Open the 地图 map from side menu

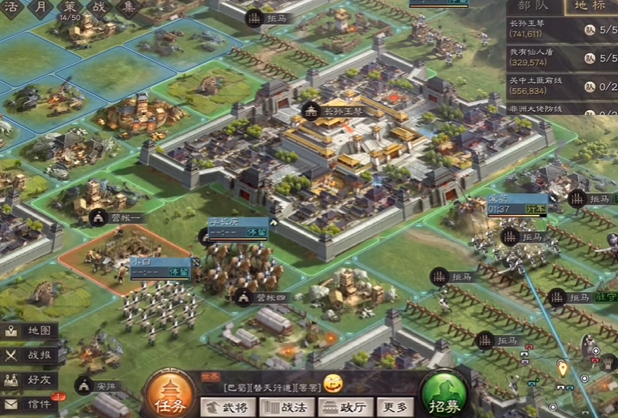[29, 330]
